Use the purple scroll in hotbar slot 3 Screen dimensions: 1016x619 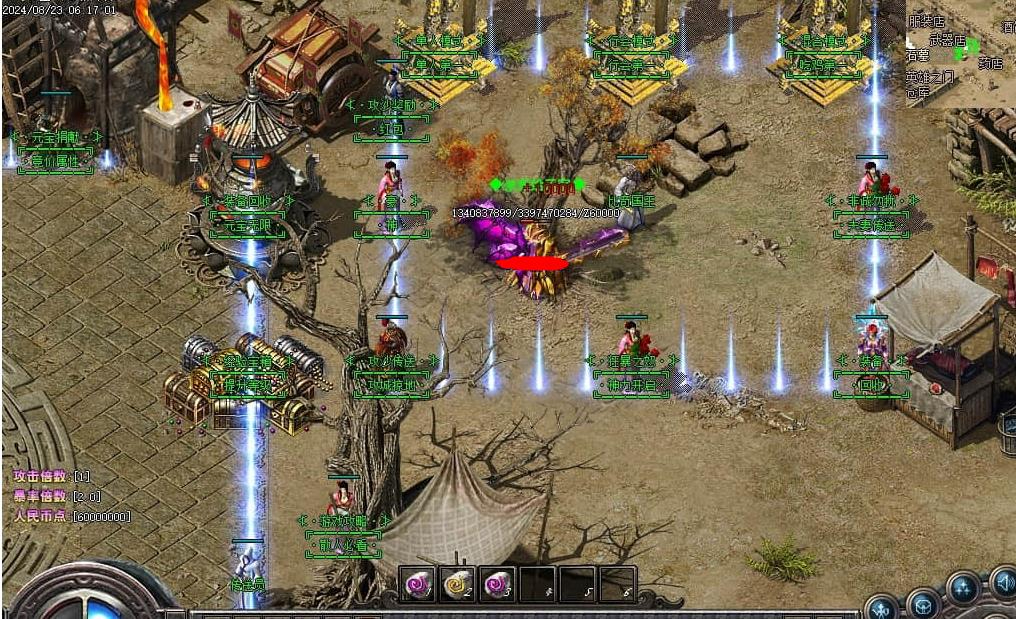coord(497,584)
